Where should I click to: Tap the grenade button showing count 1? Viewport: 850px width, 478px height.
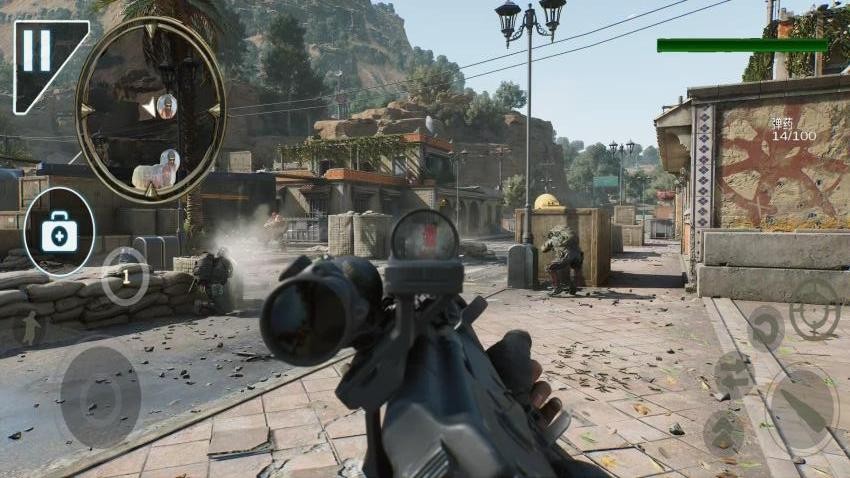click(x=125, y=276)
